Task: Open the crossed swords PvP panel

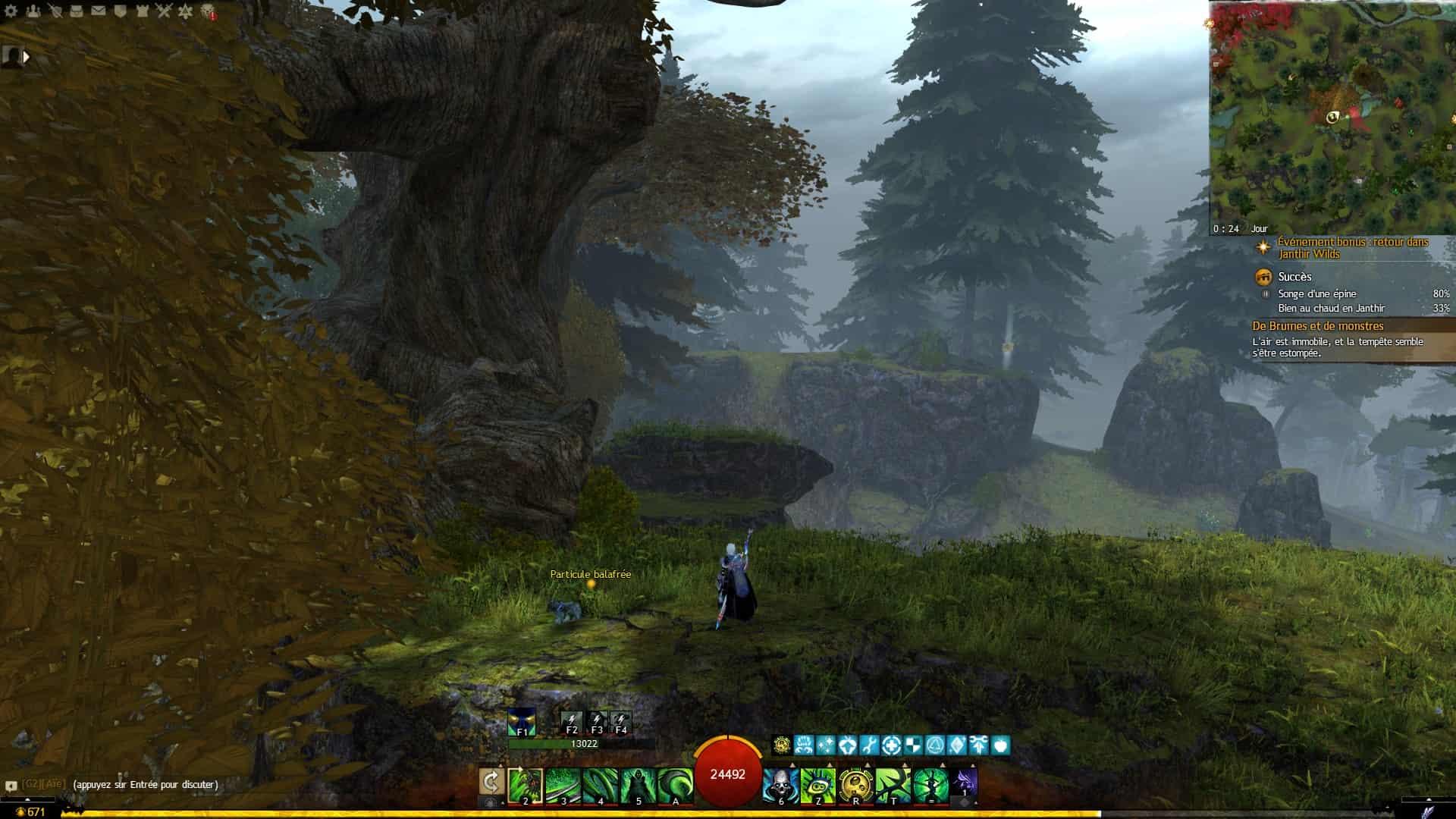Action: [164, 11]
